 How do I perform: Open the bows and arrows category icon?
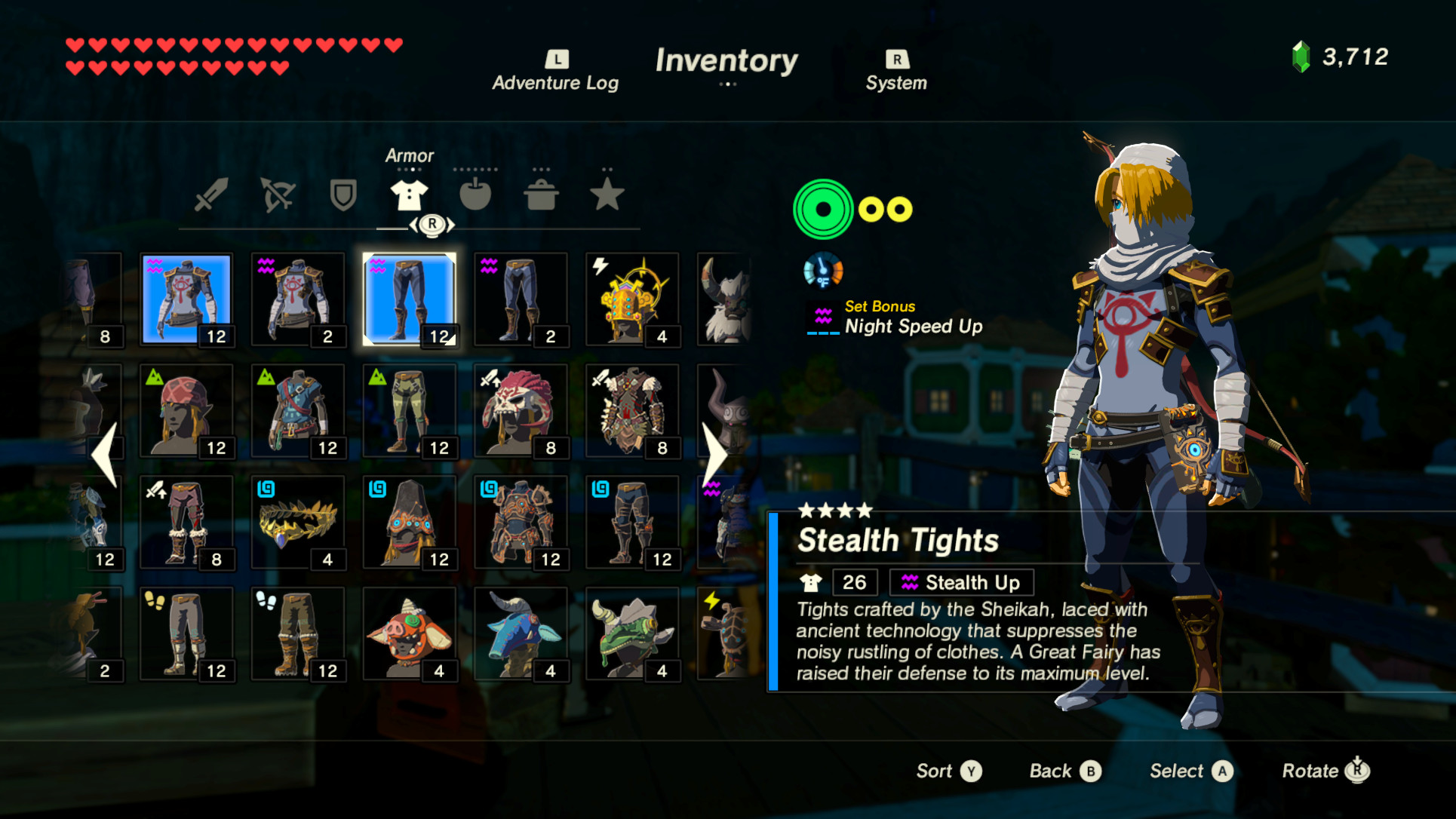pos(277,195)
